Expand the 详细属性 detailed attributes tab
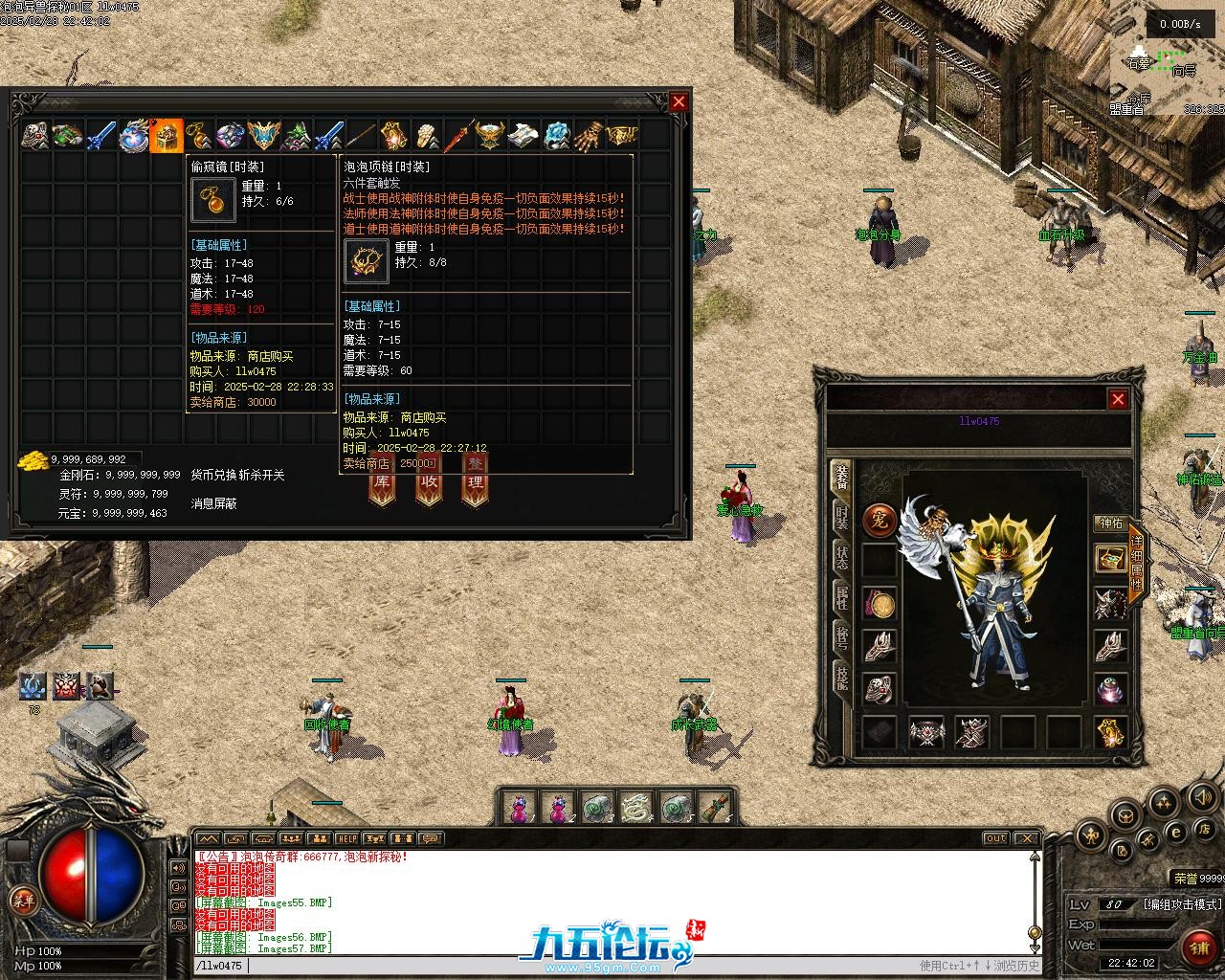1225x980 pixels. (x=1136, y=565)
